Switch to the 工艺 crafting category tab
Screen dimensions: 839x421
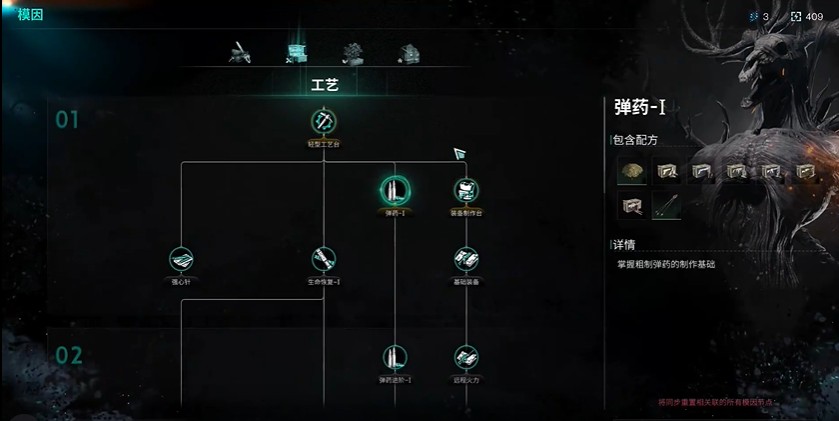pos(297,52)
